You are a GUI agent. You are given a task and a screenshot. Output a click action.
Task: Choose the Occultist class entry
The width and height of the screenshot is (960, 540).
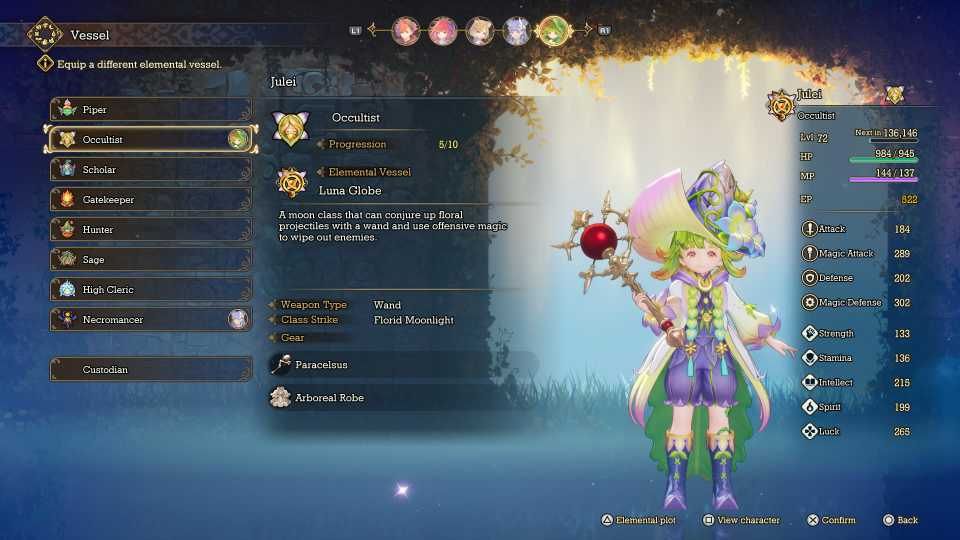150,139
